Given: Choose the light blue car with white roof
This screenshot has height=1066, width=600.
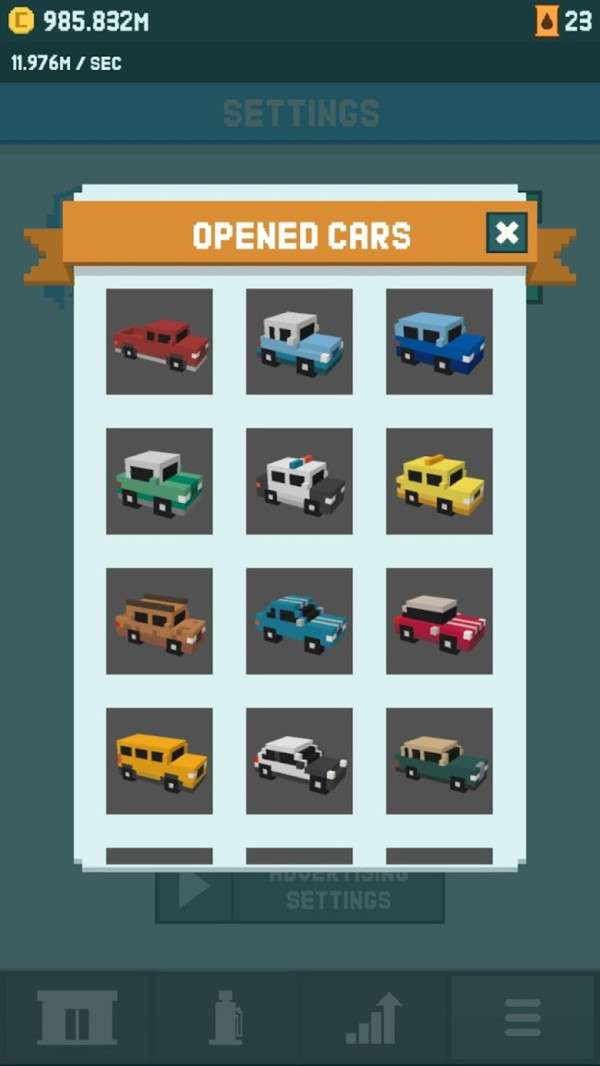Looking at the screenshot, I should [299, 341].
